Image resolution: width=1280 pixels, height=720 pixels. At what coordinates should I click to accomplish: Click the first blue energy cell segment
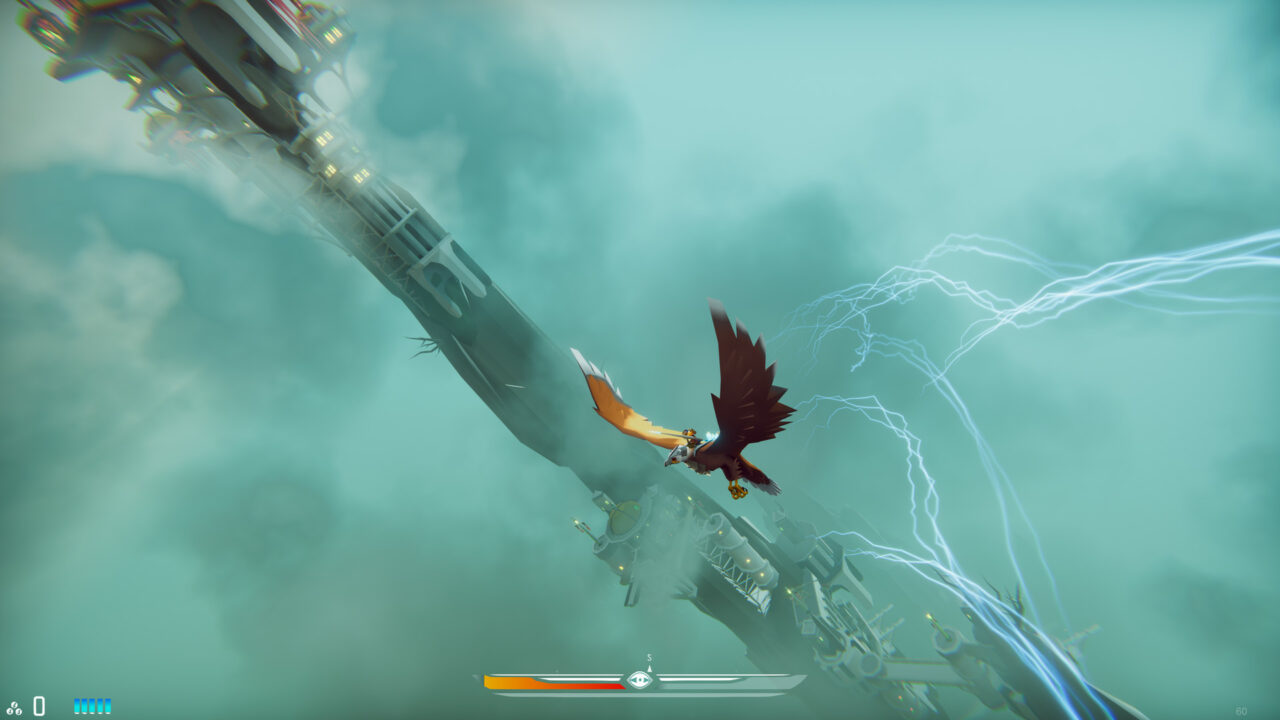pos(77,704)
